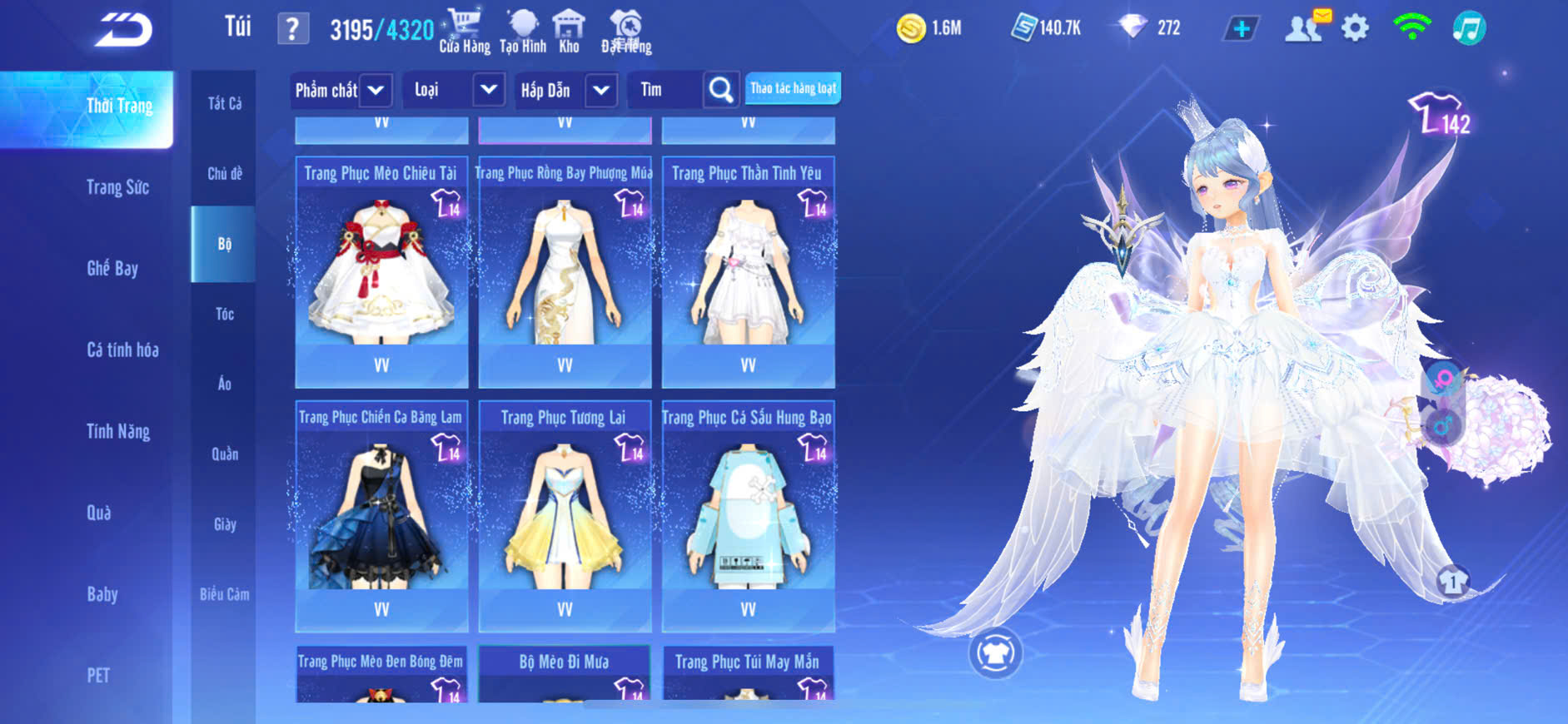Screen dimensions: 1568x724
Task: Click the magnifying glass search button
Action: tap(721, 90)
